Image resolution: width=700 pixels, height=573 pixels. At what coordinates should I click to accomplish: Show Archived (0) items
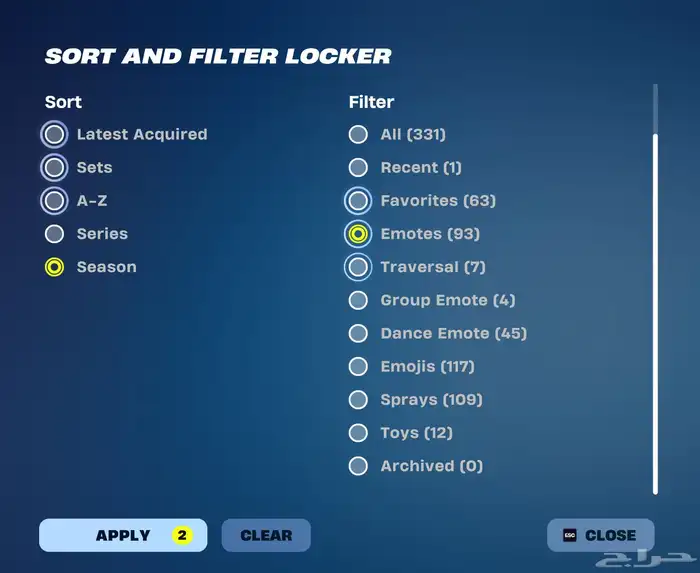(x=357, y=465)
